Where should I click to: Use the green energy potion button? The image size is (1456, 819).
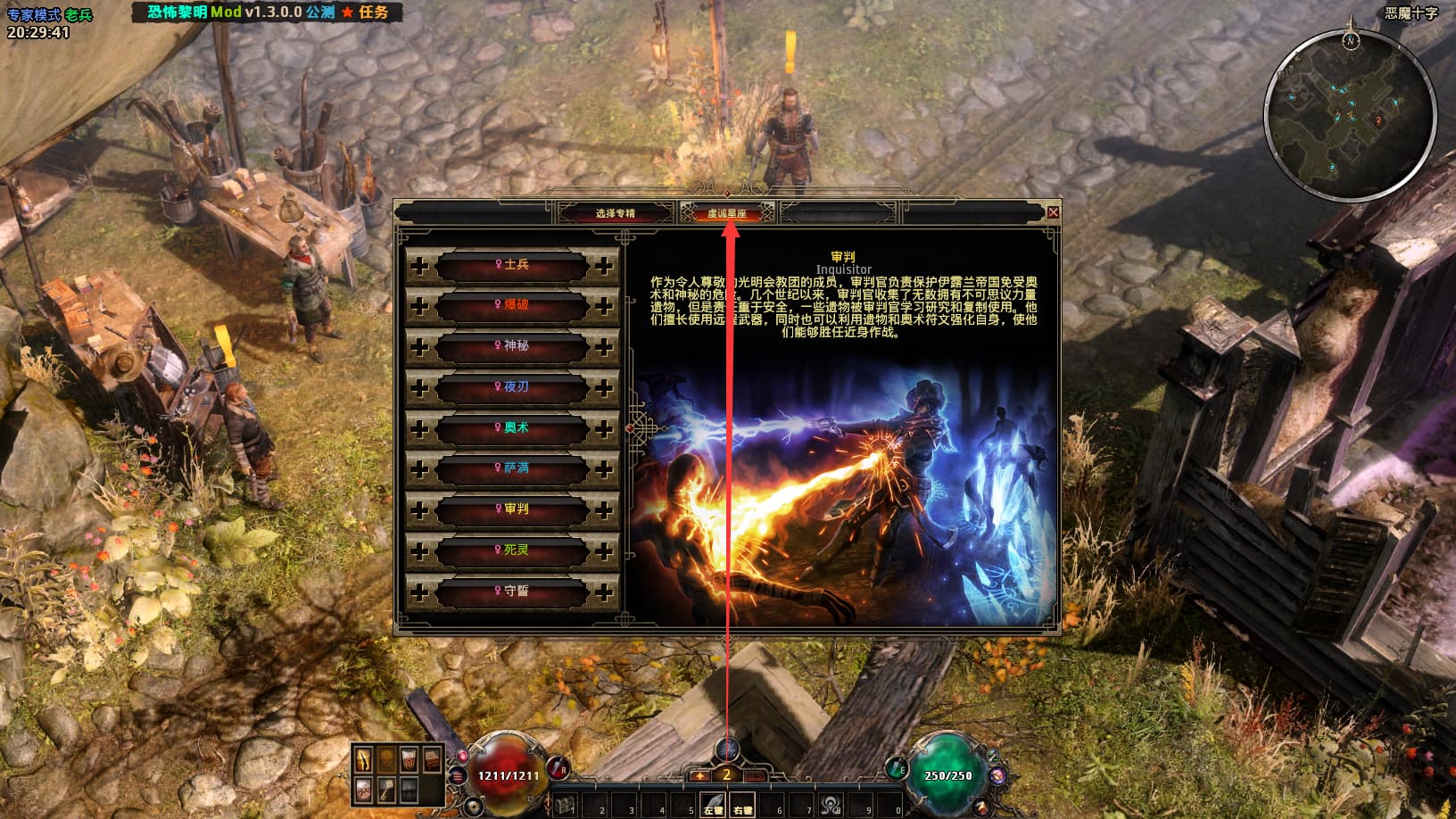pos(898,769)
